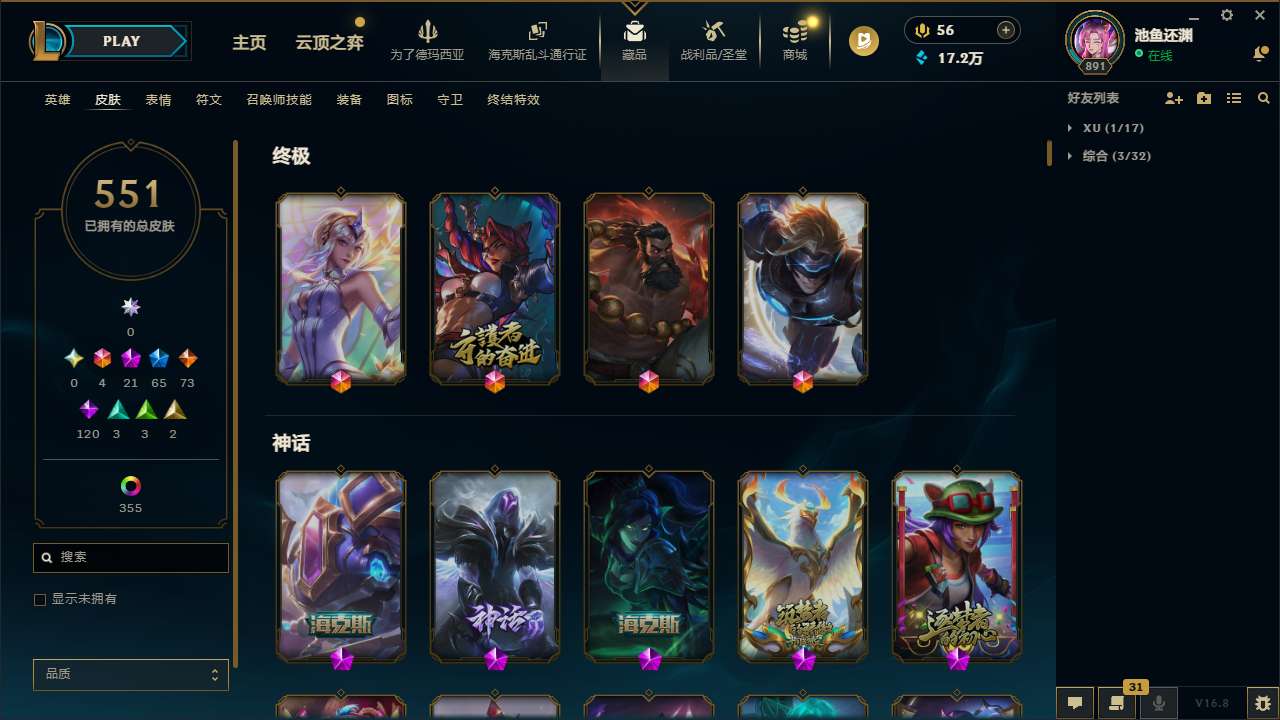Click the plus button to add currency
Screen dimensions: 1280x720
click(x=1004, y=30)
